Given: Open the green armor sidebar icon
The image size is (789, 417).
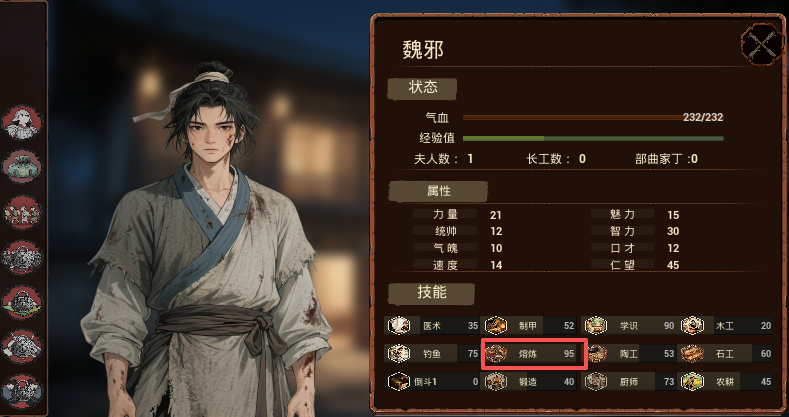Looking at the screenshot, I should [20, 167].
